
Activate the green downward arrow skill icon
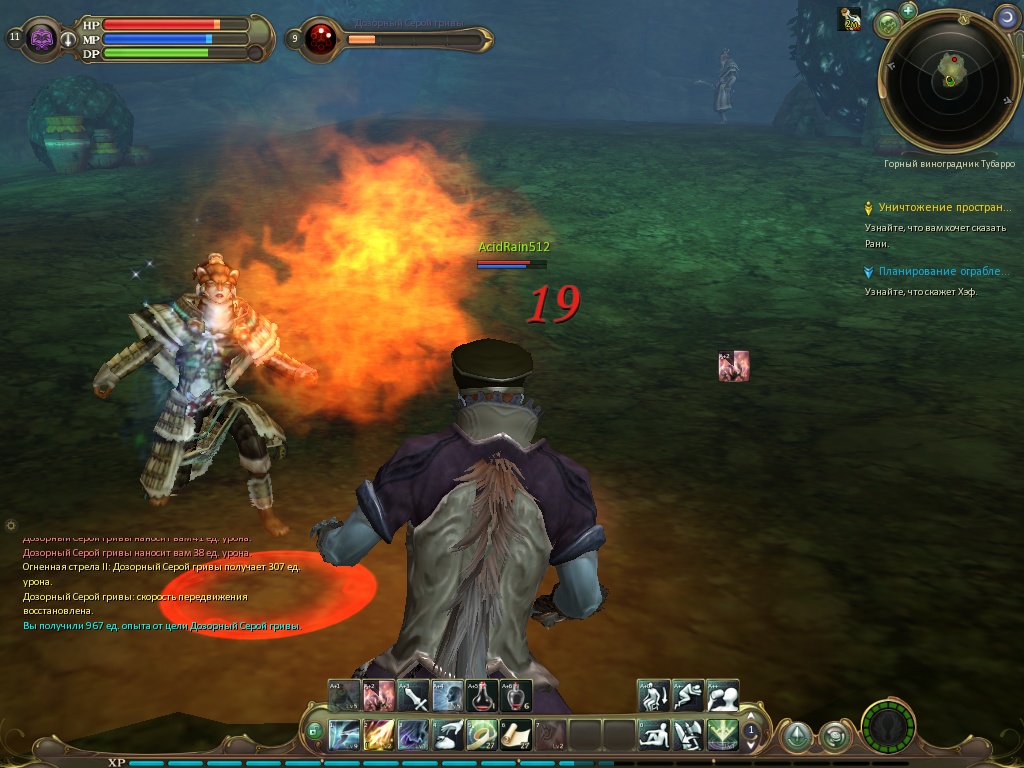[x=723, y=735]
